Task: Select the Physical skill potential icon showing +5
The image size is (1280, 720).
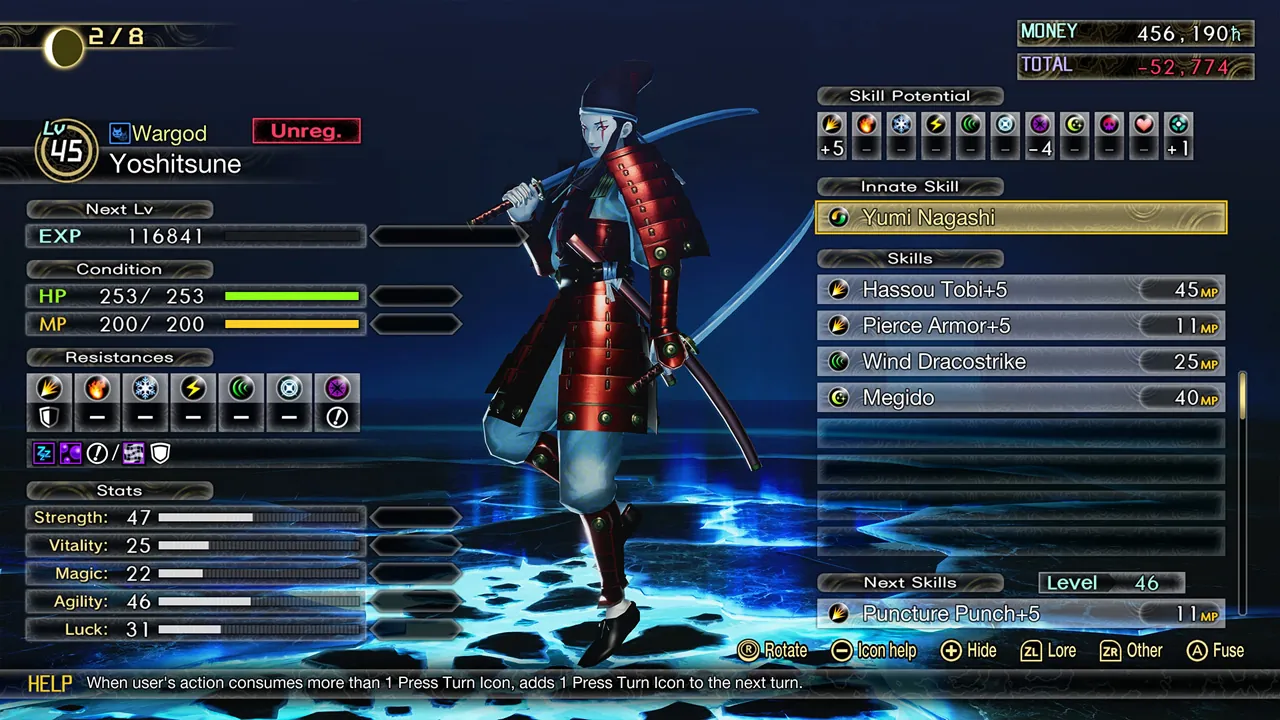Action: 830,135
